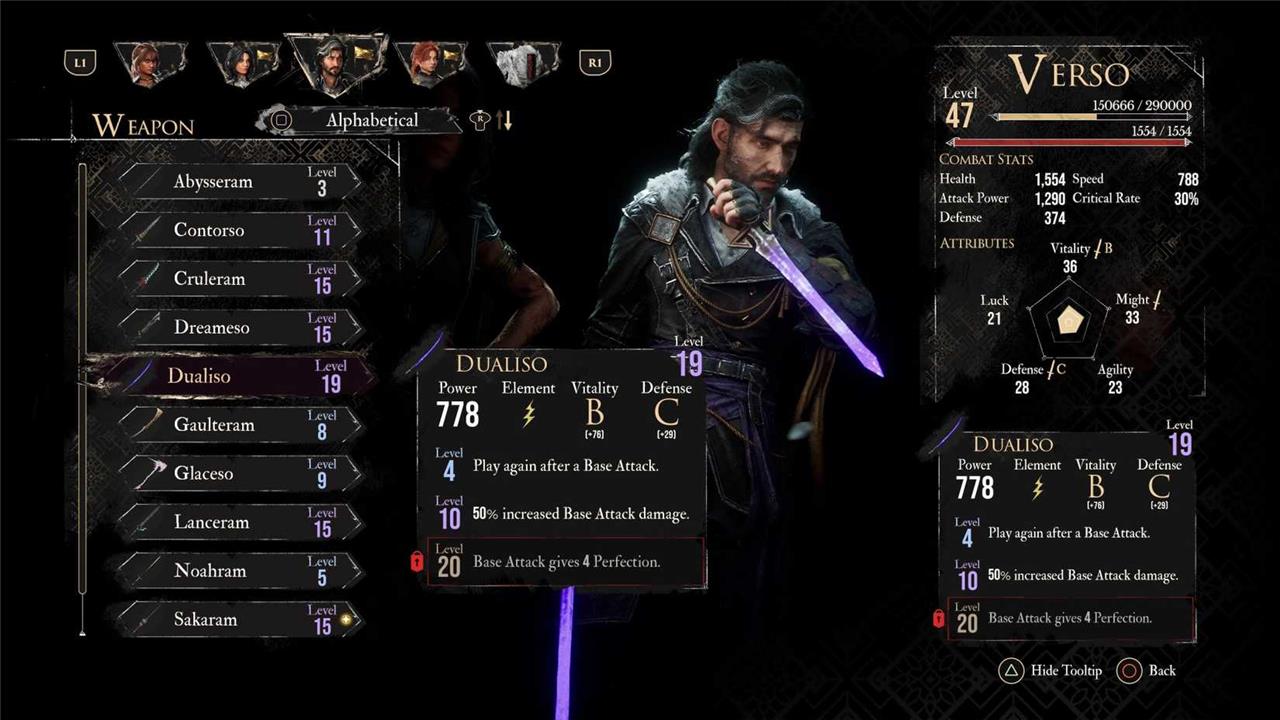Switch to the white furry character portrait
The image size is (1280, 720).
pos(522,64)
